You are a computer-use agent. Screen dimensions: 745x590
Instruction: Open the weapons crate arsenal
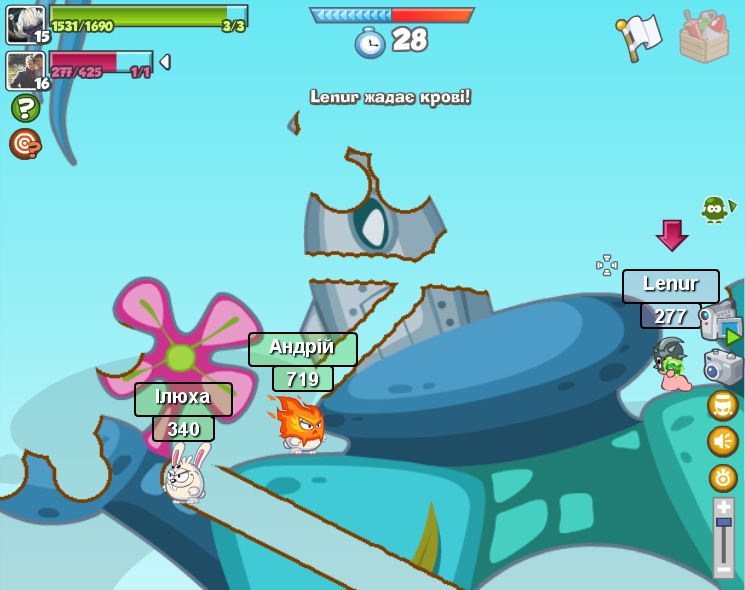[704, 37]
